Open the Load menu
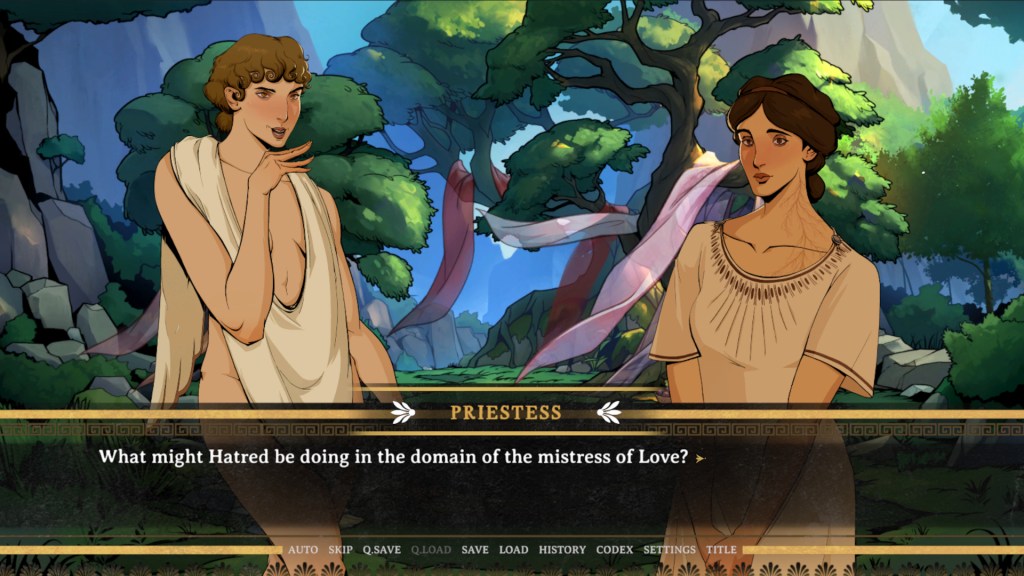 [514, 550]
